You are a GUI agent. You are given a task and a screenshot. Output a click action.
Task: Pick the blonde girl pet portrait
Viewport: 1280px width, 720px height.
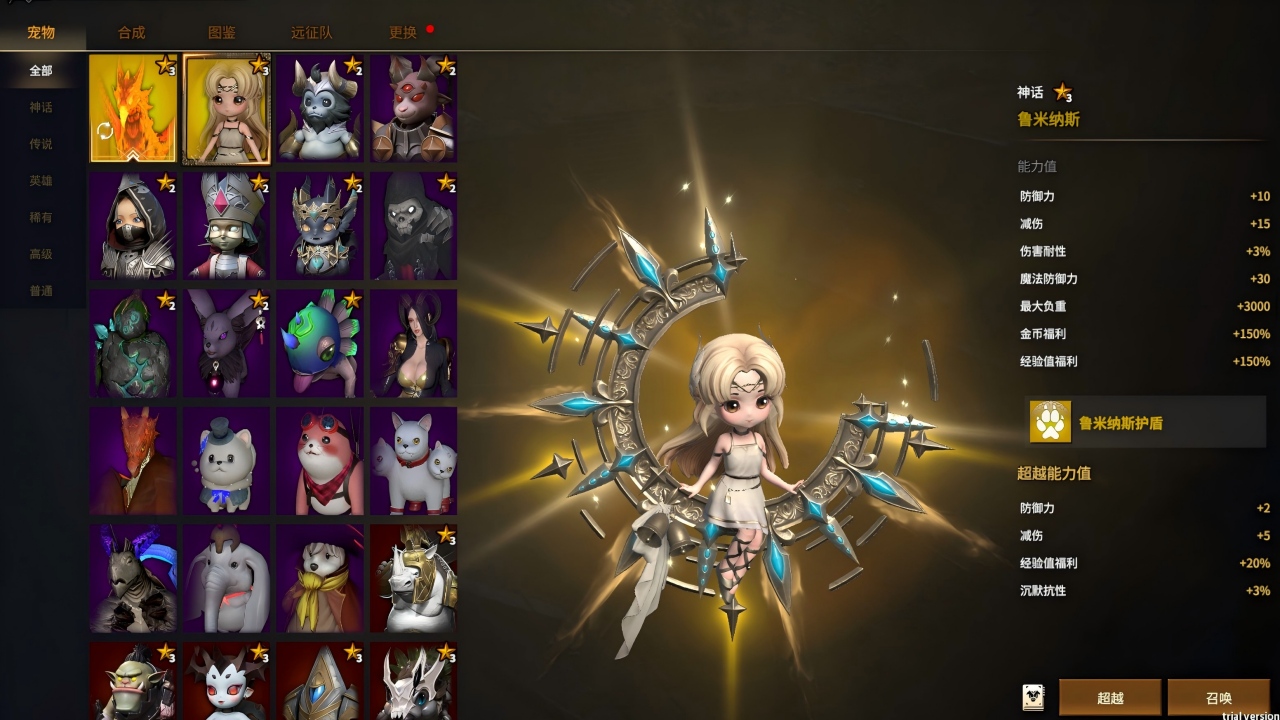point(227,108)
